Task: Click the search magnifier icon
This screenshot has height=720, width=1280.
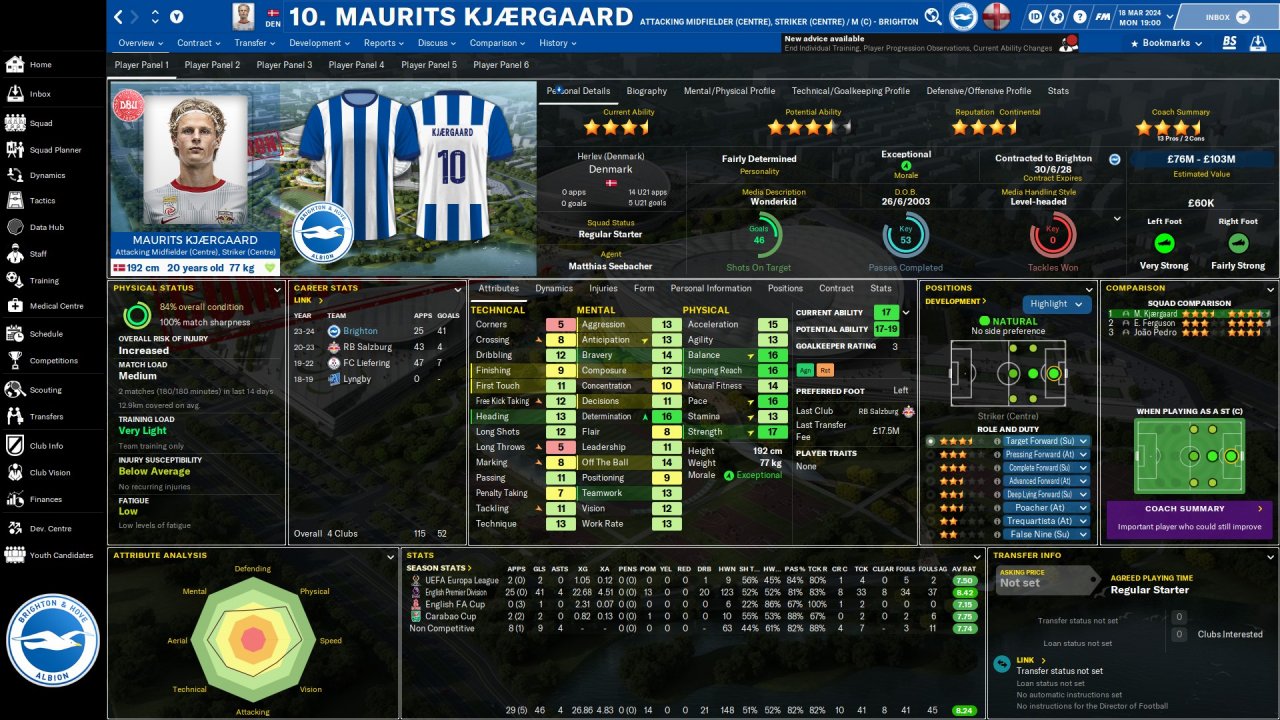Action: [x=932, y=17]
